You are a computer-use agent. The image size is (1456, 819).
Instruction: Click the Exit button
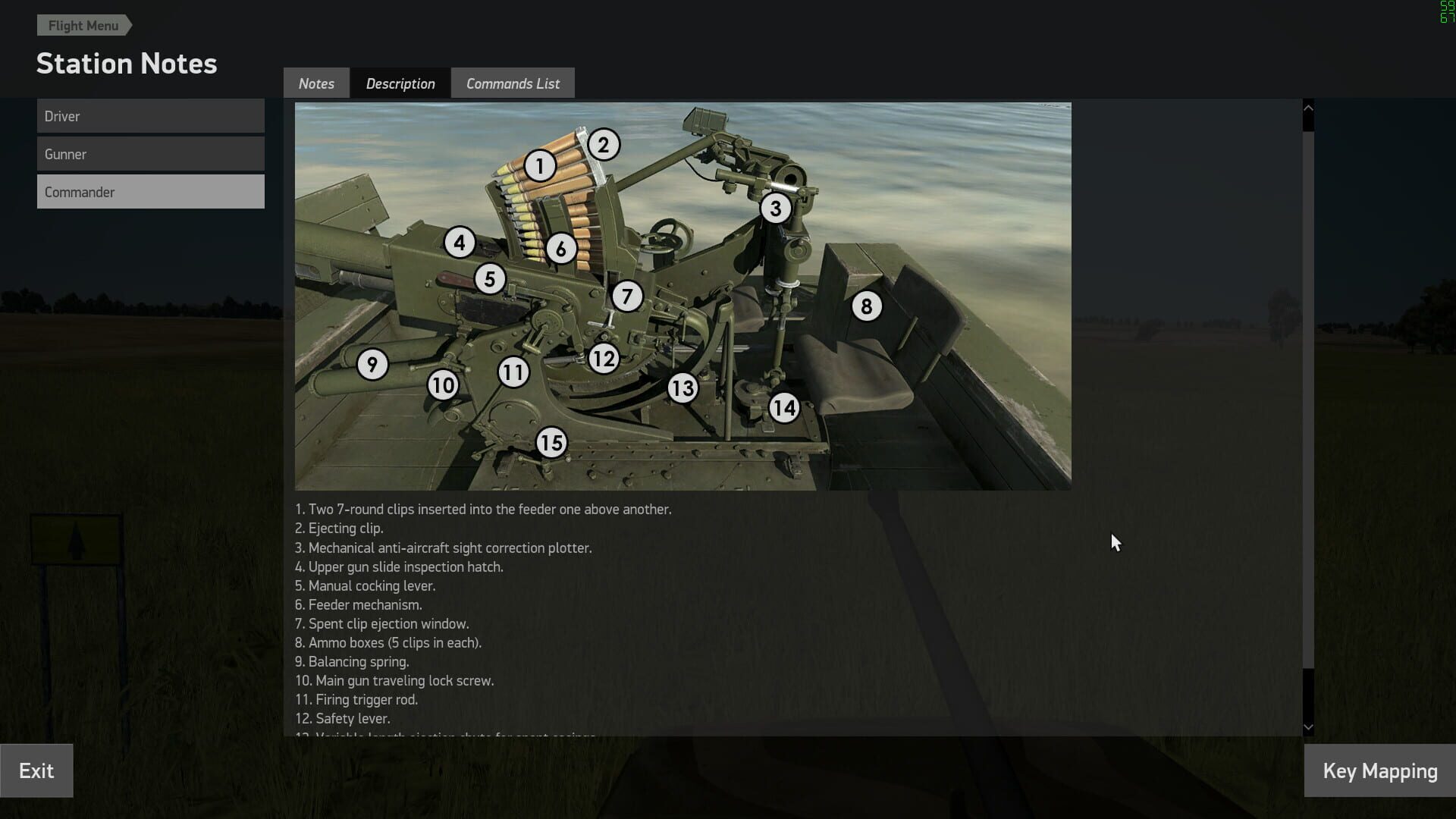(x=36, y=770)
